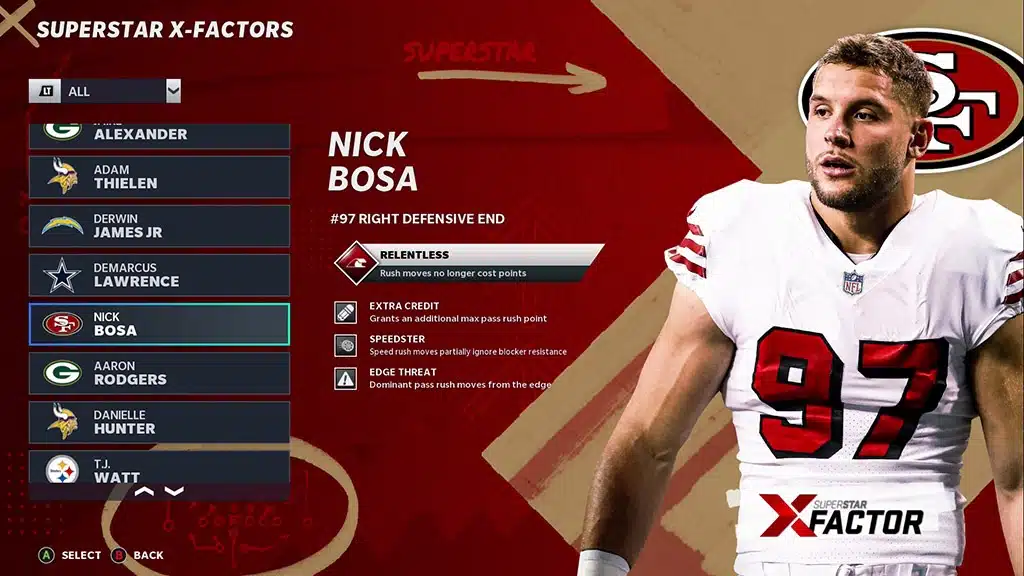Select the Edge Threat ability icon
Screen dimensions: 1024x576
[x=345, y=378]
